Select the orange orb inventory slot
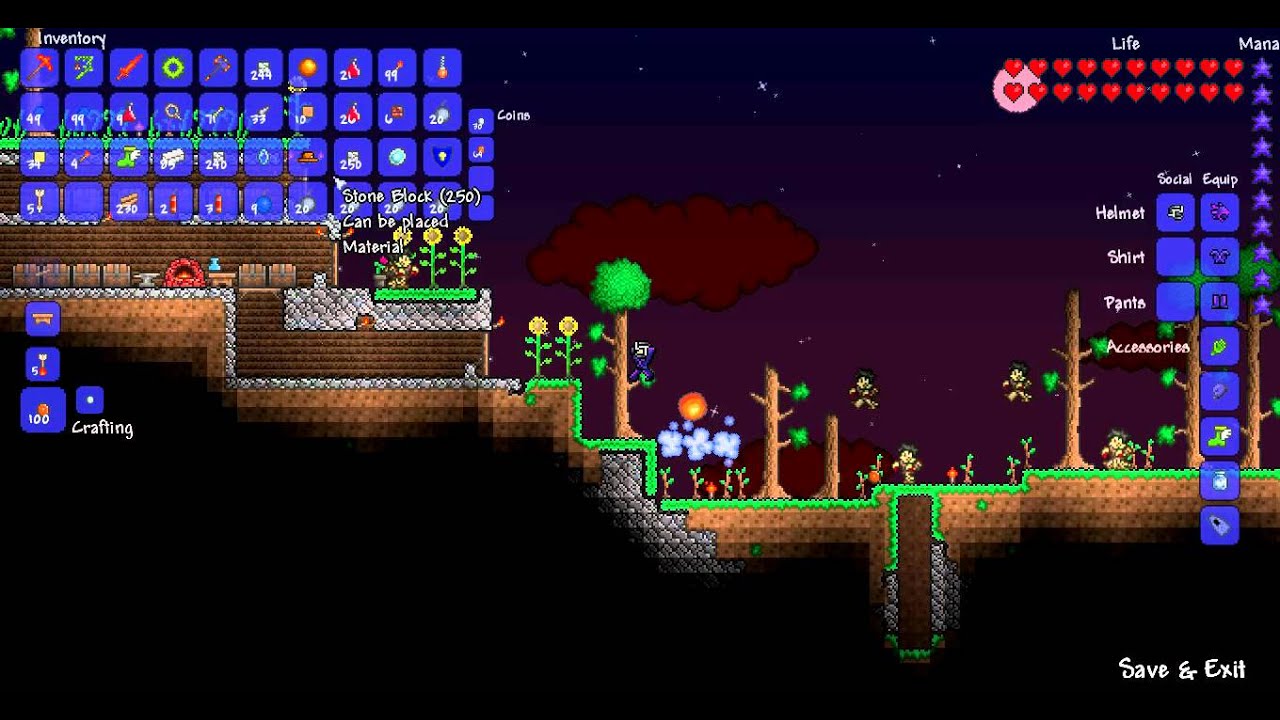The height and width of the screenshot is (720, 1280). pos(308,68)
